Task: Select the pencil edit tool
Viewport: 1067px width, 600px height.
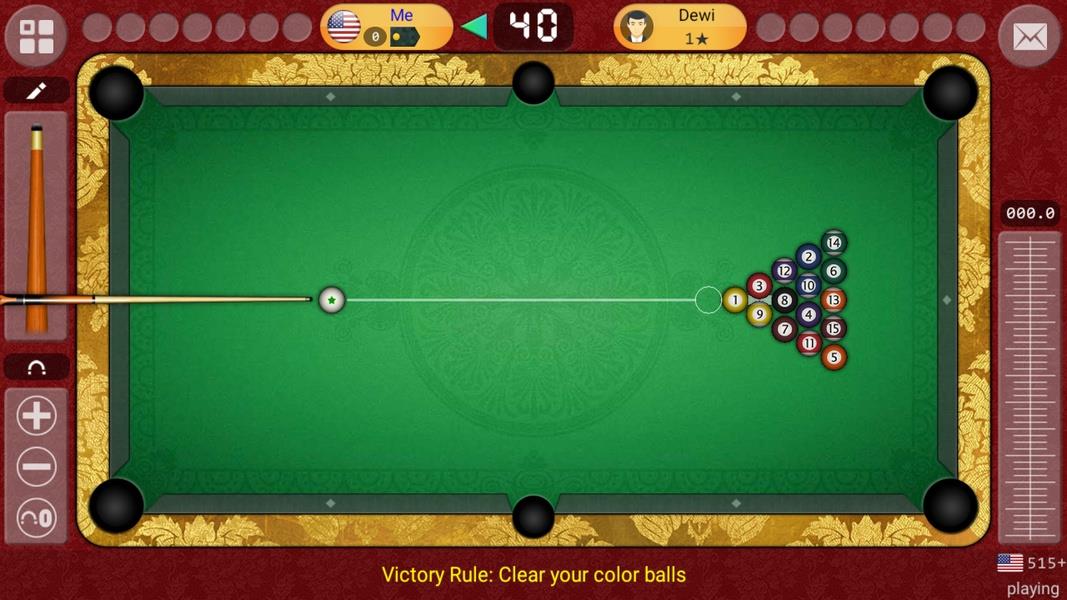Action: [36, 91]
